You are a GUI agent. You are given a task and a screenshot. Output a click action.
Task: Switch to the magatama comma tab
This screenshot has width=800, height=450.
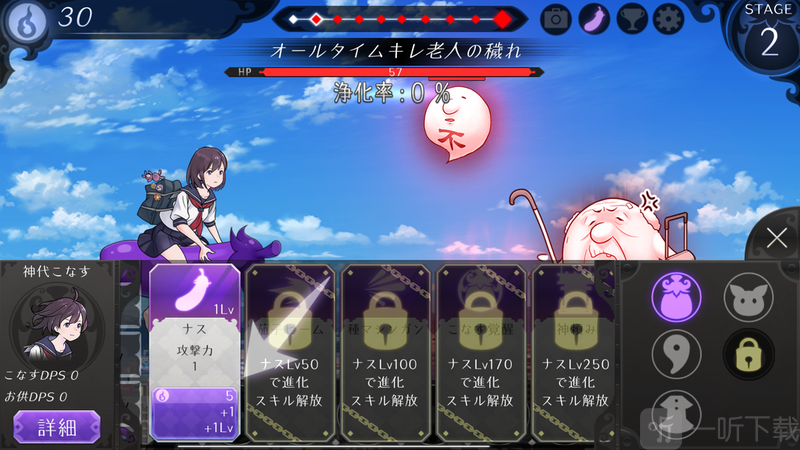point(676,353)
